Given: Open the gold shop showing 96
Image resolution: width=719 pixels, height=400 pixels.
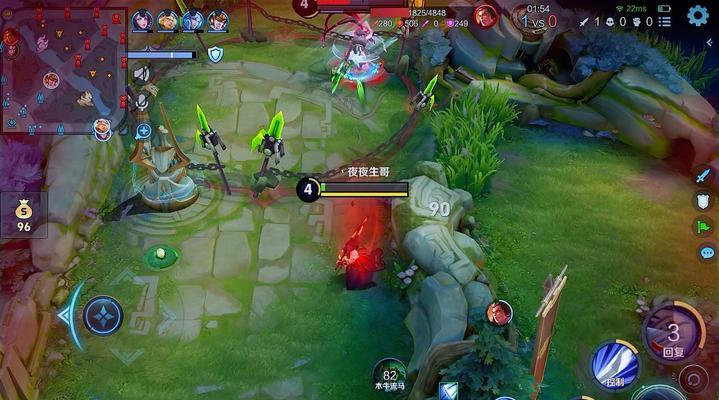Looking at the screenshot, I should [x=23, y=214].
